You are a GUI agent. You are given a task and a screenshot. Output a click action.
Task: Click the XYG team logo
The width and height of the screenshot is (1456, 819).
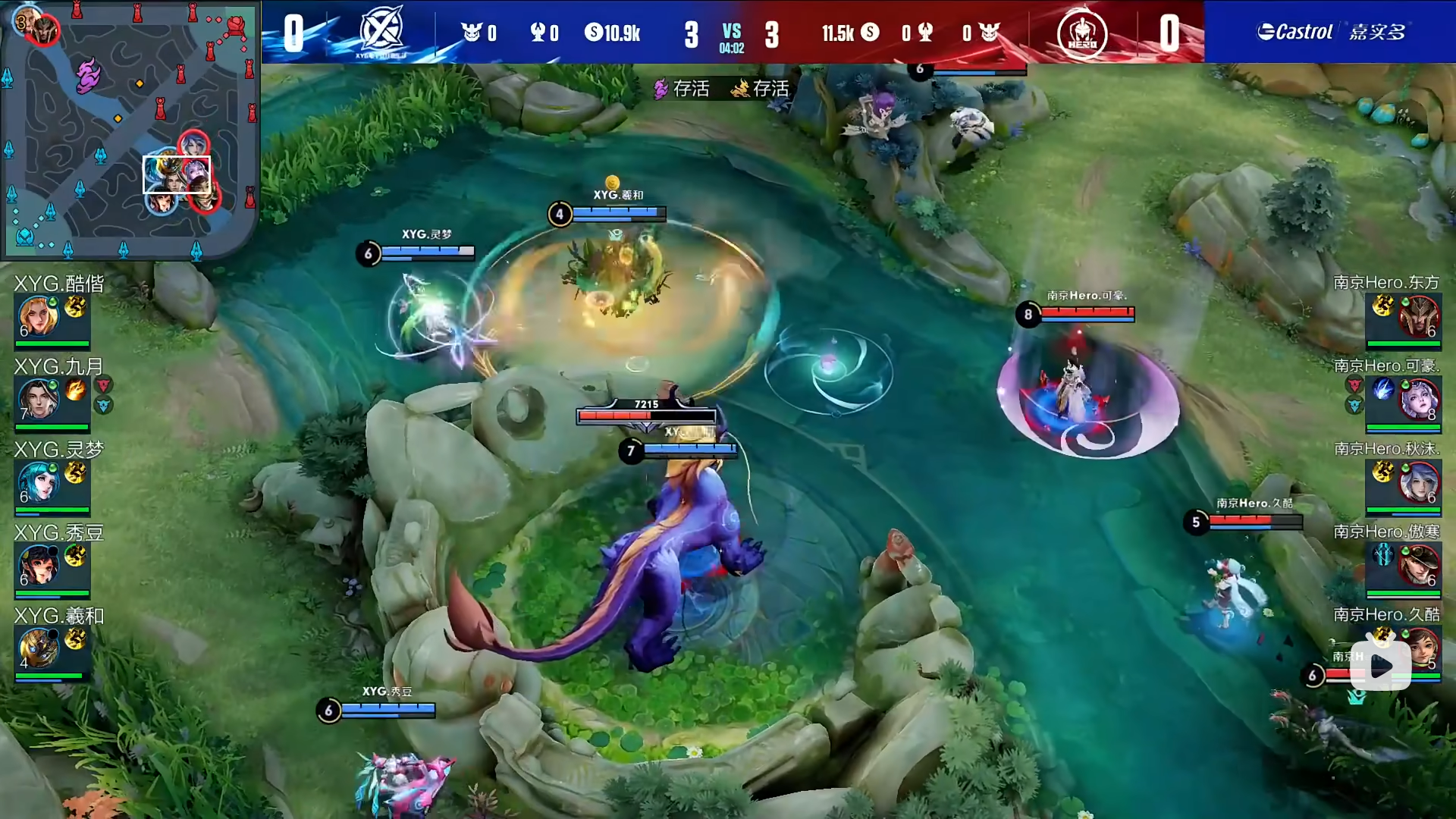(x=381, y=32)
